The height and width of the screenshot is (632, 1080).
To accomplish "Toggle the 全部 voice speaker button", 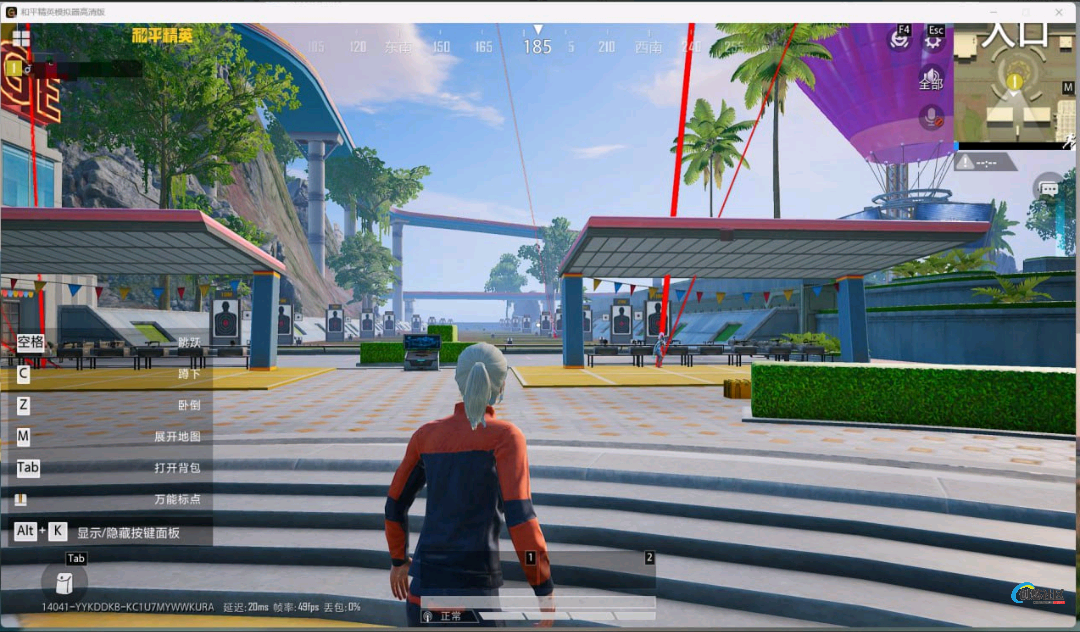I will click(932, 79).
